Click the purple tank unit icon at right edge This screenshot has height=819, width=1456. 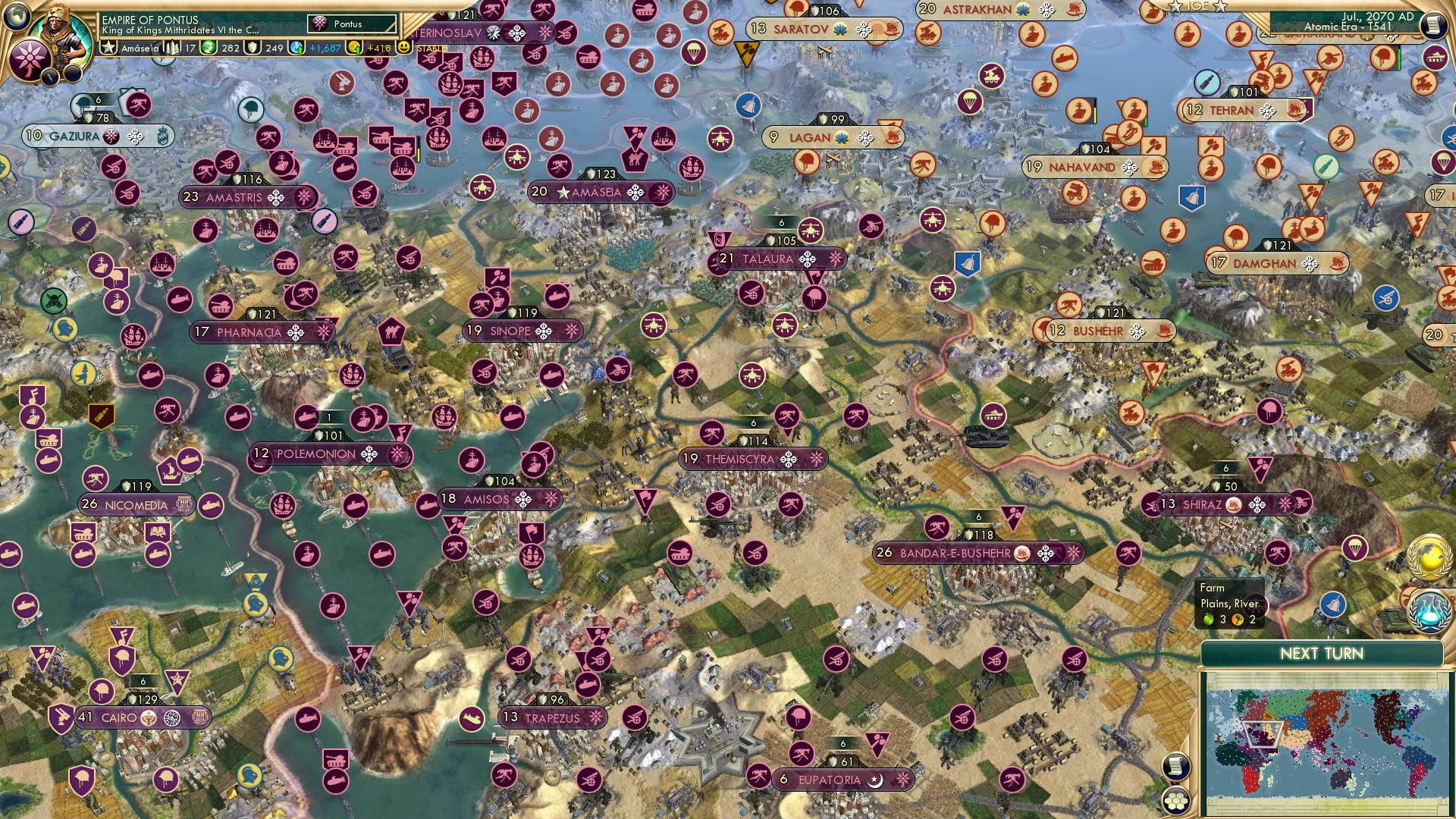point(1435,58)
